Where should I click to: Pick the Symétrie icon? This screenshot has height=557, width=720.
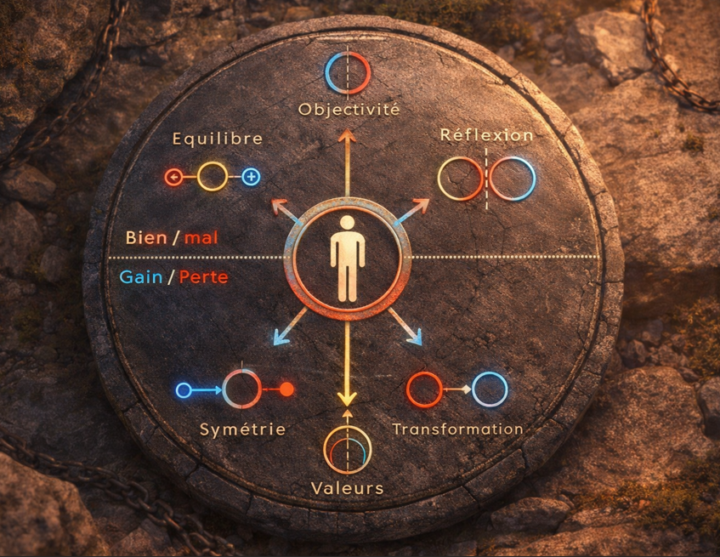(240, 389)
